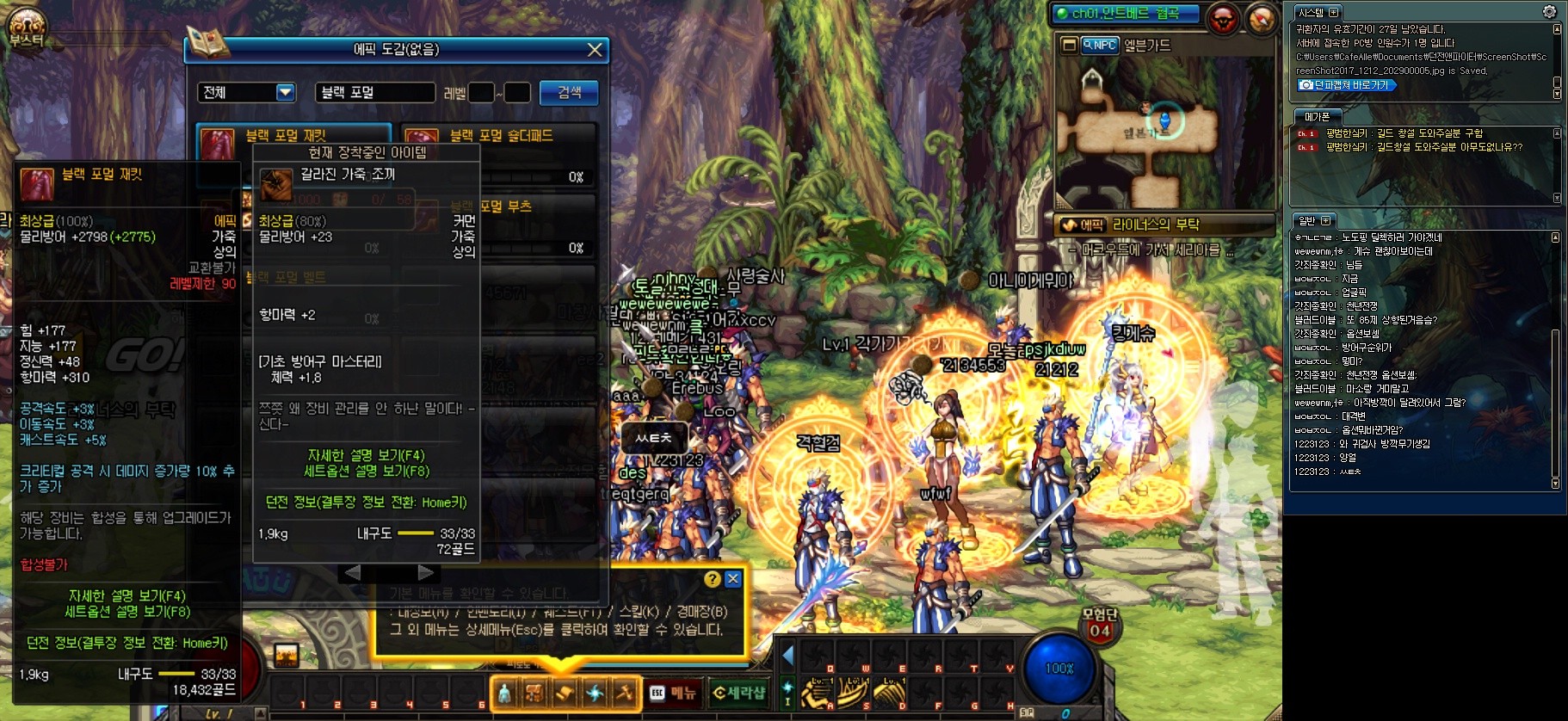The height and width of the screenshot is (721, 1568).
Task: Close the epic encyclopedia window
Action: tap(594, 50)
